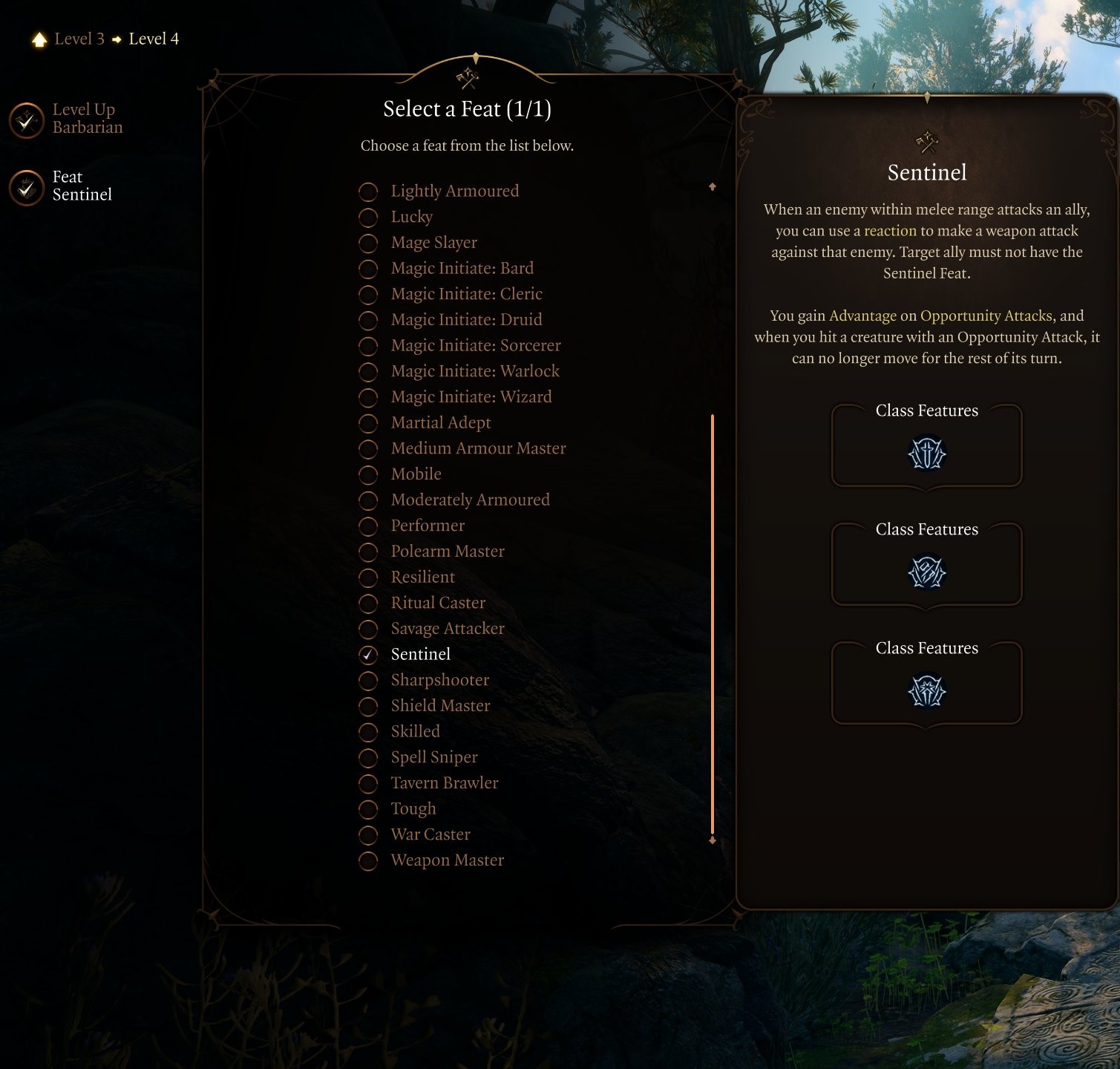
Task: Click the Level Up Barbarian checkmark icon
Action: [x=26, y=120]
